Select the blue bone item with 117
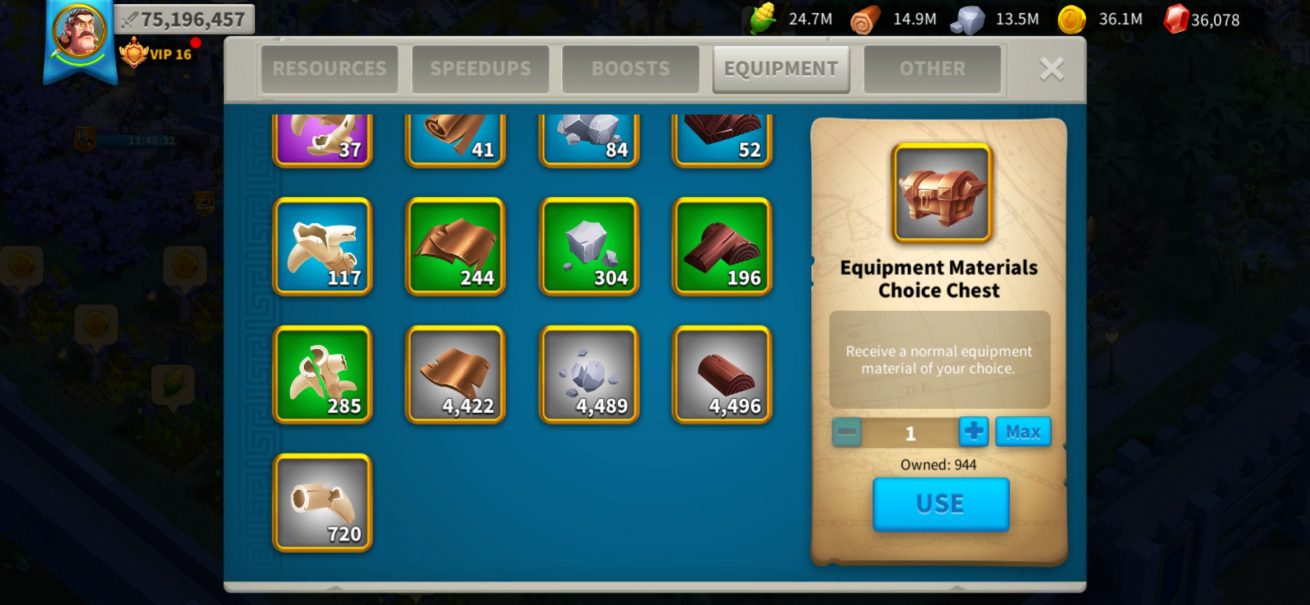The image size is (1310, 605). pyautogui.click(x=322, y=246)
